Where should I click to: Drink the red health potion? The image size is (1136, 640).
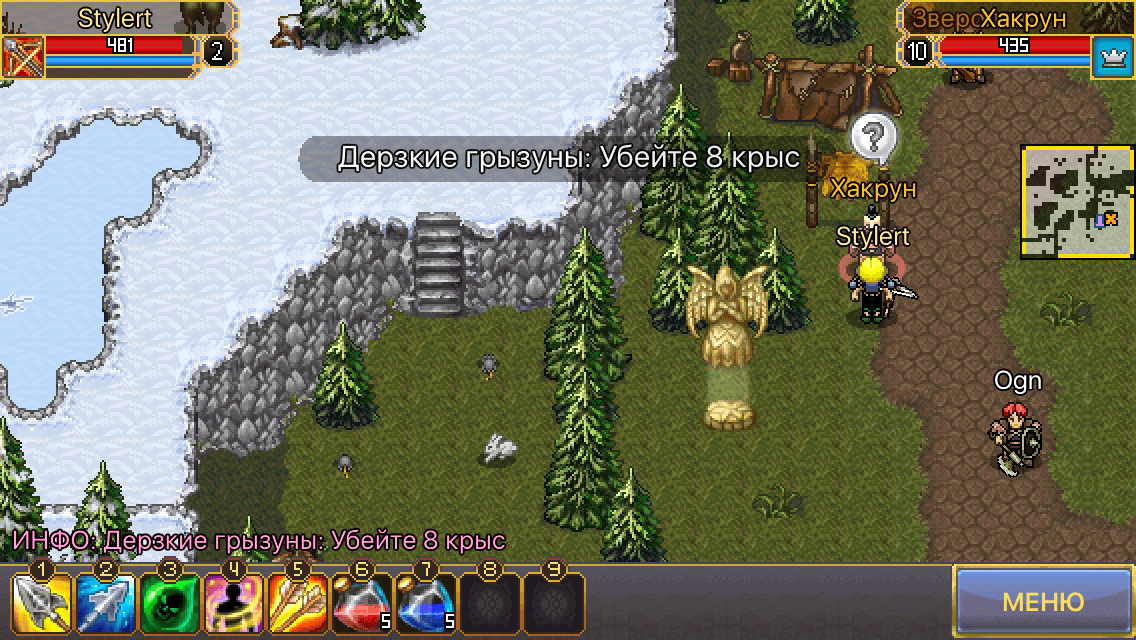[x=361, y=604]
